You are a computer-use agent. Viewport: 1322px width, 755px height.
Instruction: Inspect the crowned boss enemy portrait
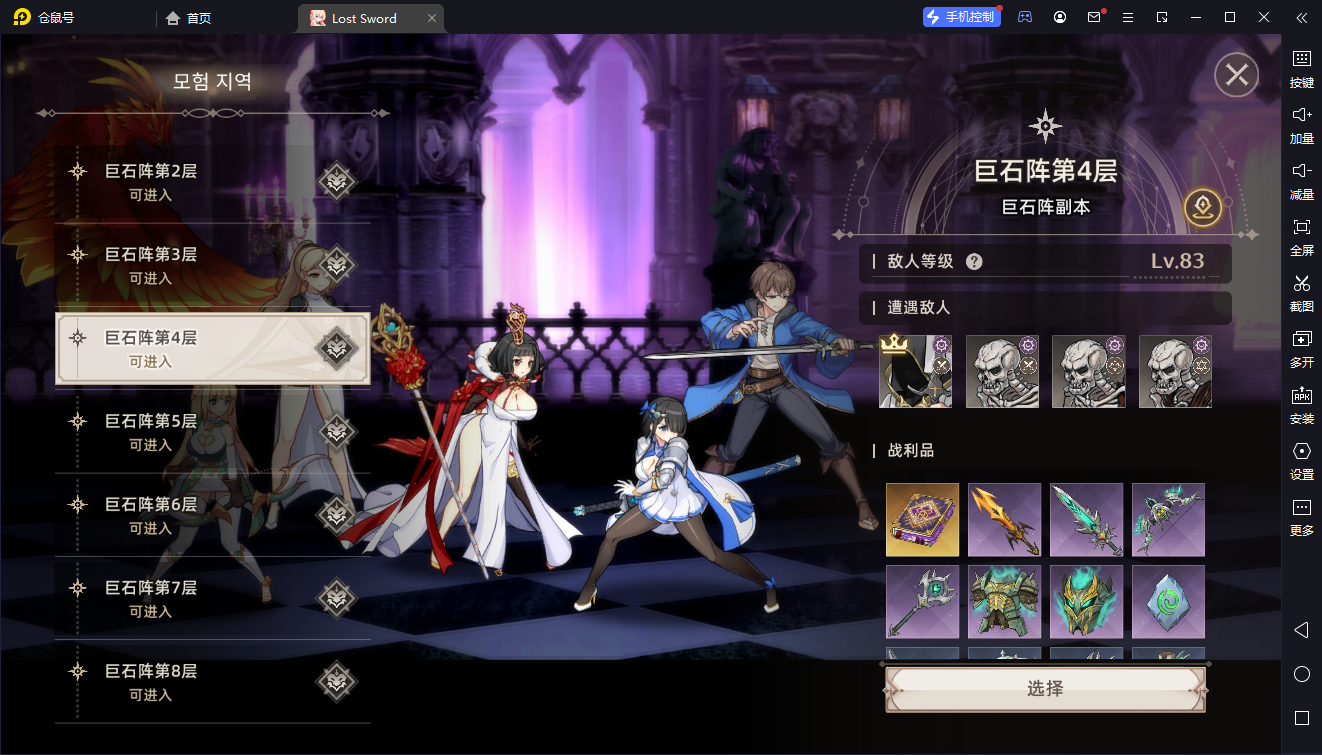[x=915, y=371]
